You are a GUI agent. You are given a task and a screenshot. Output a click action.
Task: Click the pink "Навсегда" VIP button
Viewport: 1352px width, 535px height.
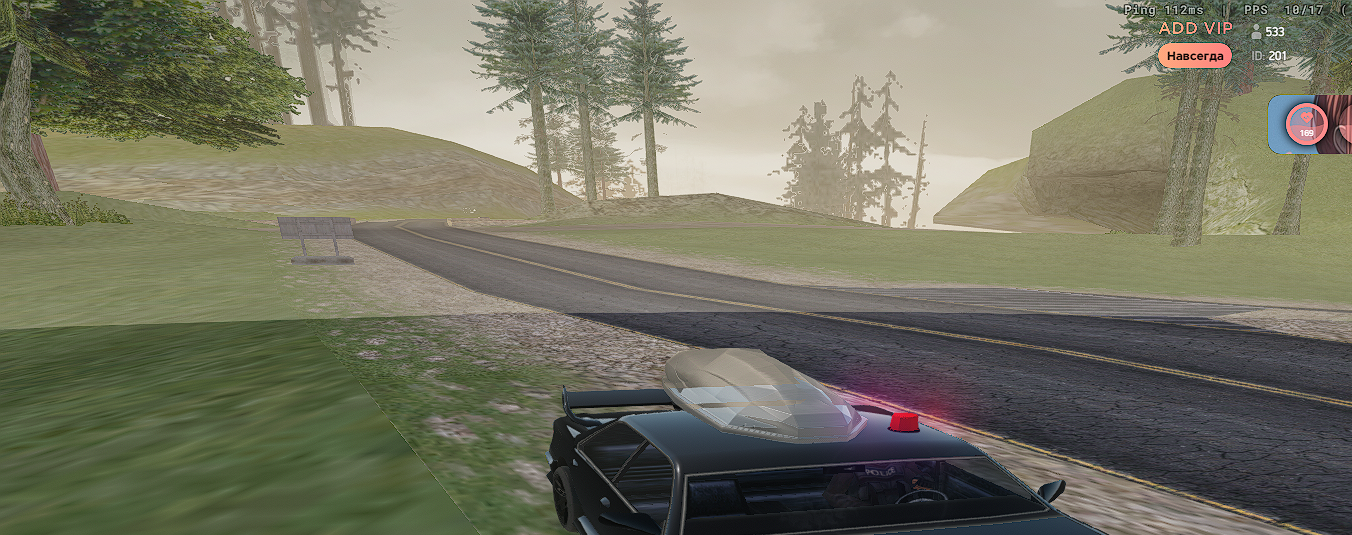coord(1194,56)
